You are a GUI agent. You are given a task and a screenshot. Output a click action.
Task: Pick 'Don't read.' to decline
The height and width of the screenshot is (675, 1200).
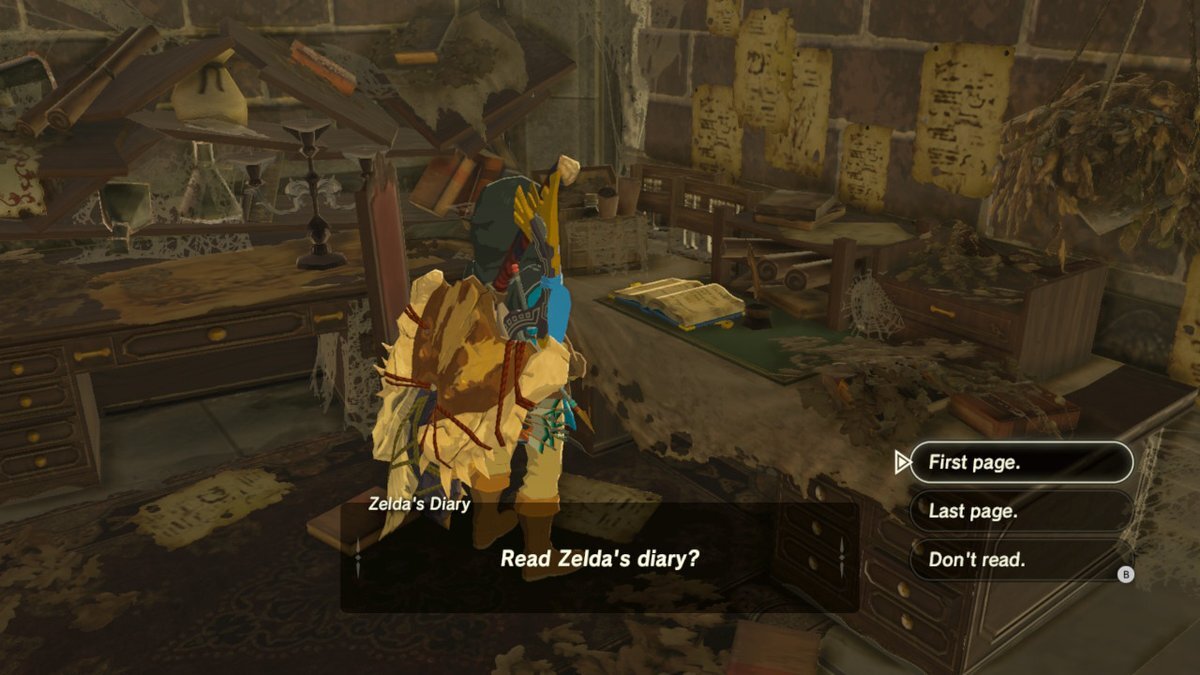[1020, 560]
